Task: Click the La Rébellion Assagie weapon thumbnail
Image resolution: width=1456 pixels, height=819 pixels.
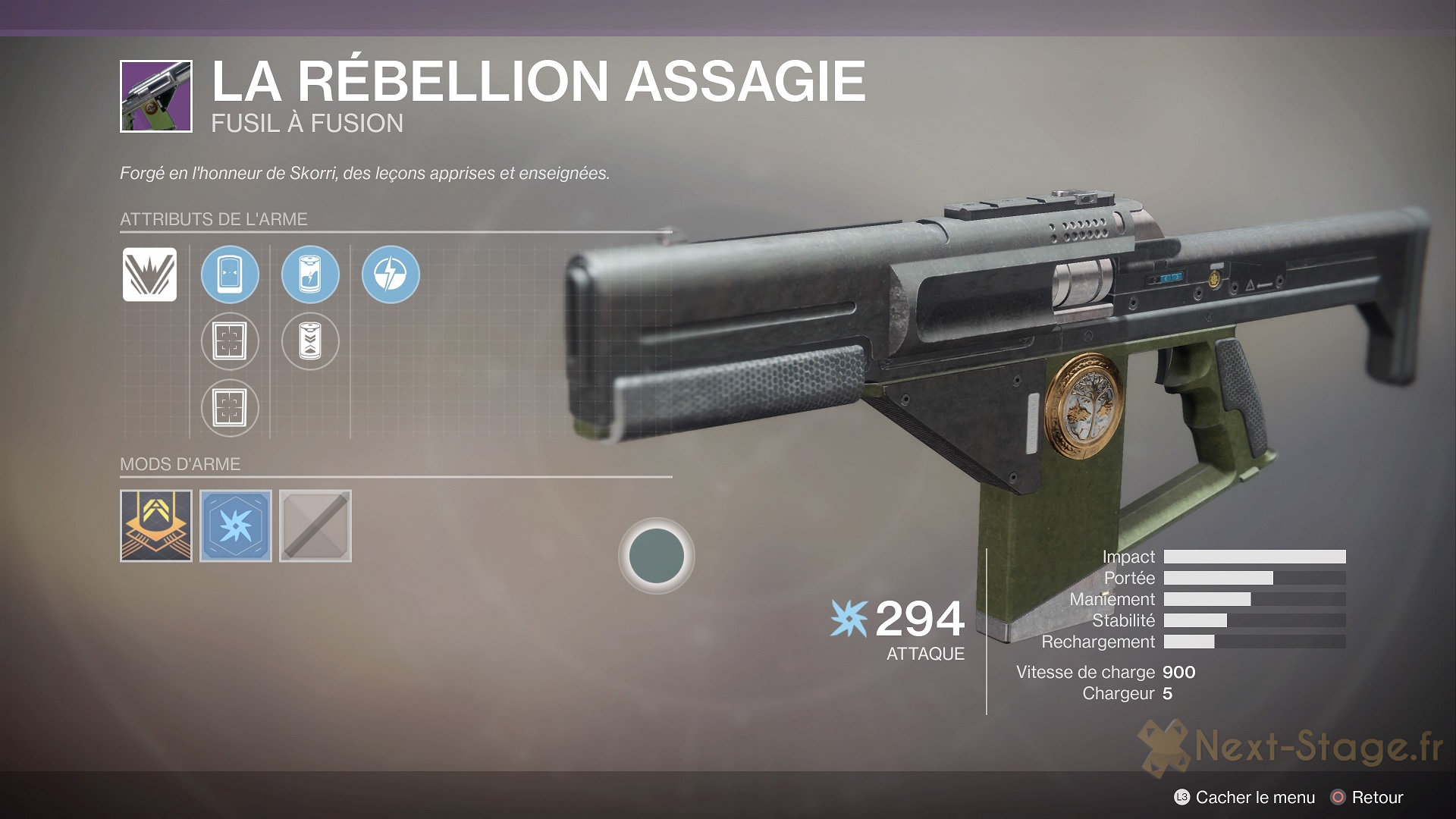Action: point(156,96)
